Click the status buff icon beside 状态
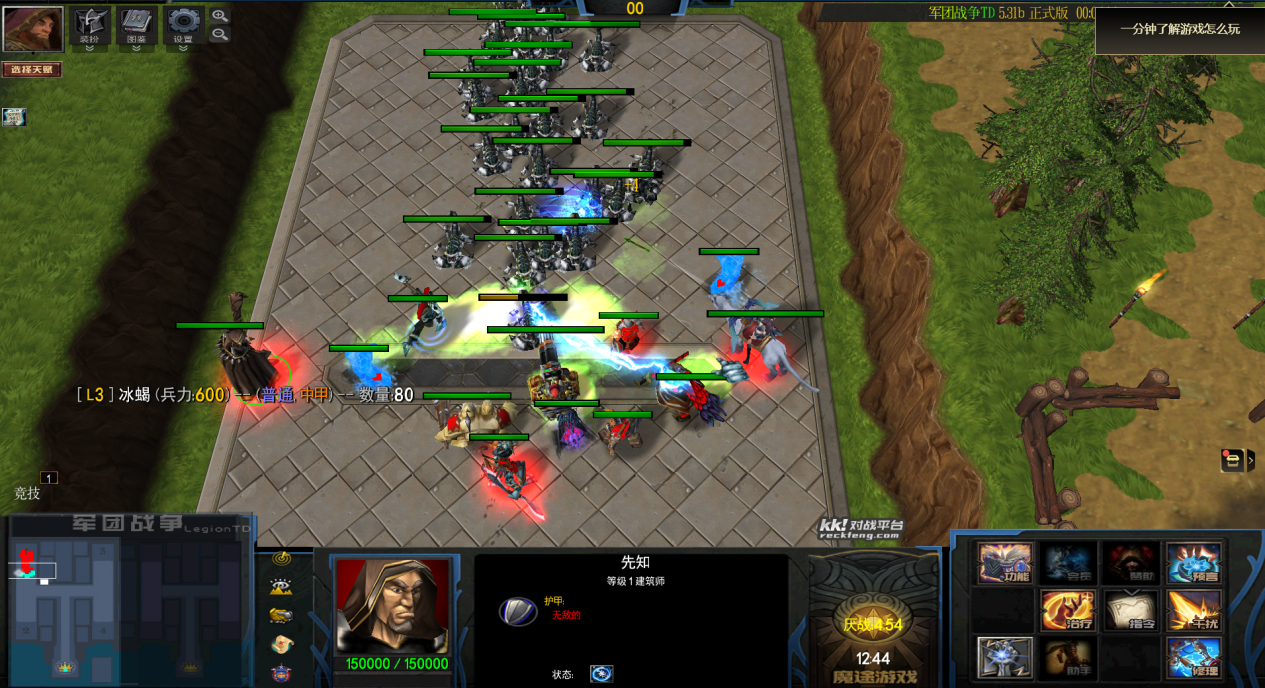 pos(601,674)
